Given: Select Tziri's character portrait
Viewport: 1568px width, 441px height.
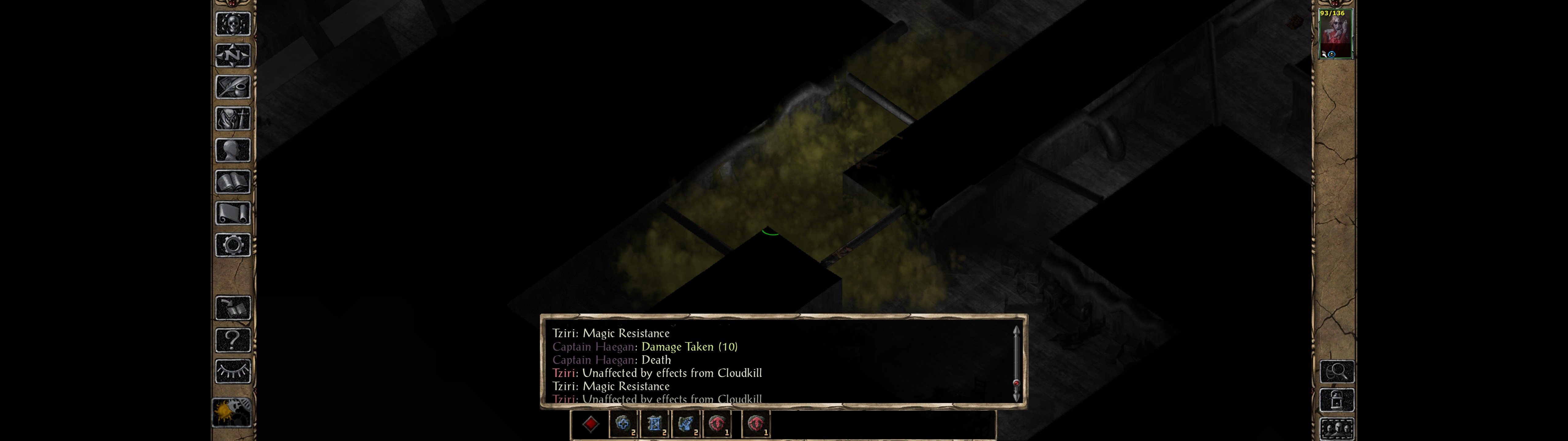Looking at the screenshot, I should pos(1335,34).
